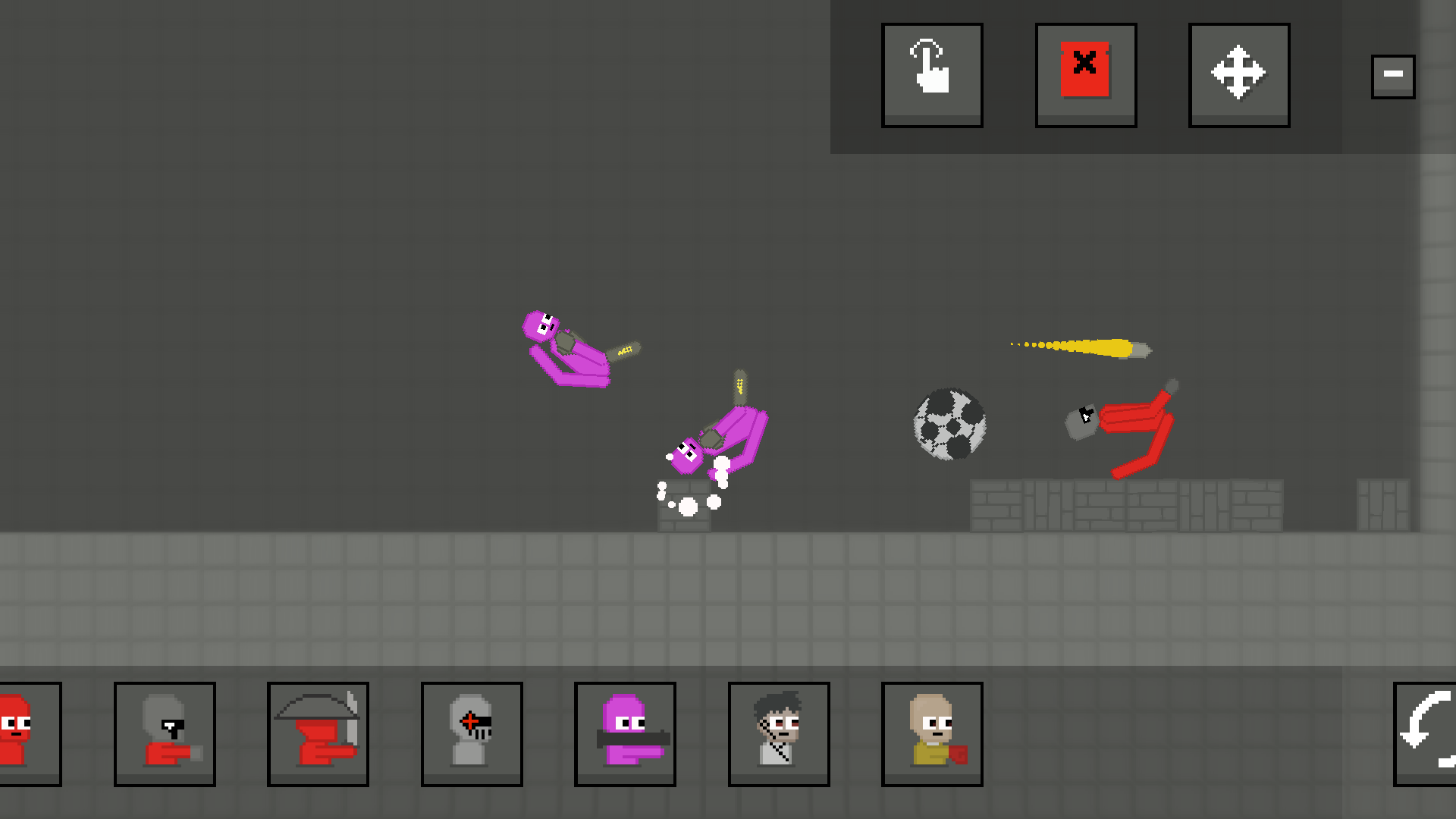Select the delete tool with red X
1456x819 pixels.
1085,74
